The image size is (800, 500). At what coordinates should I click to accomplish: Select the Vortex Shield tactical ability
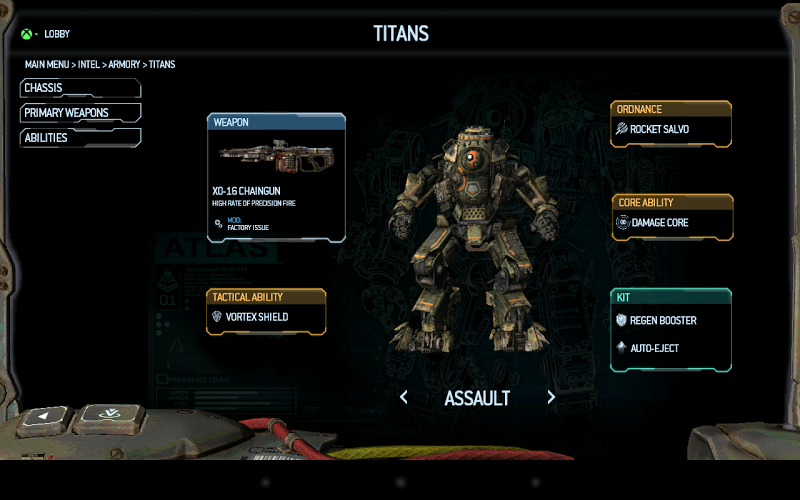click(x=266, y=317)
